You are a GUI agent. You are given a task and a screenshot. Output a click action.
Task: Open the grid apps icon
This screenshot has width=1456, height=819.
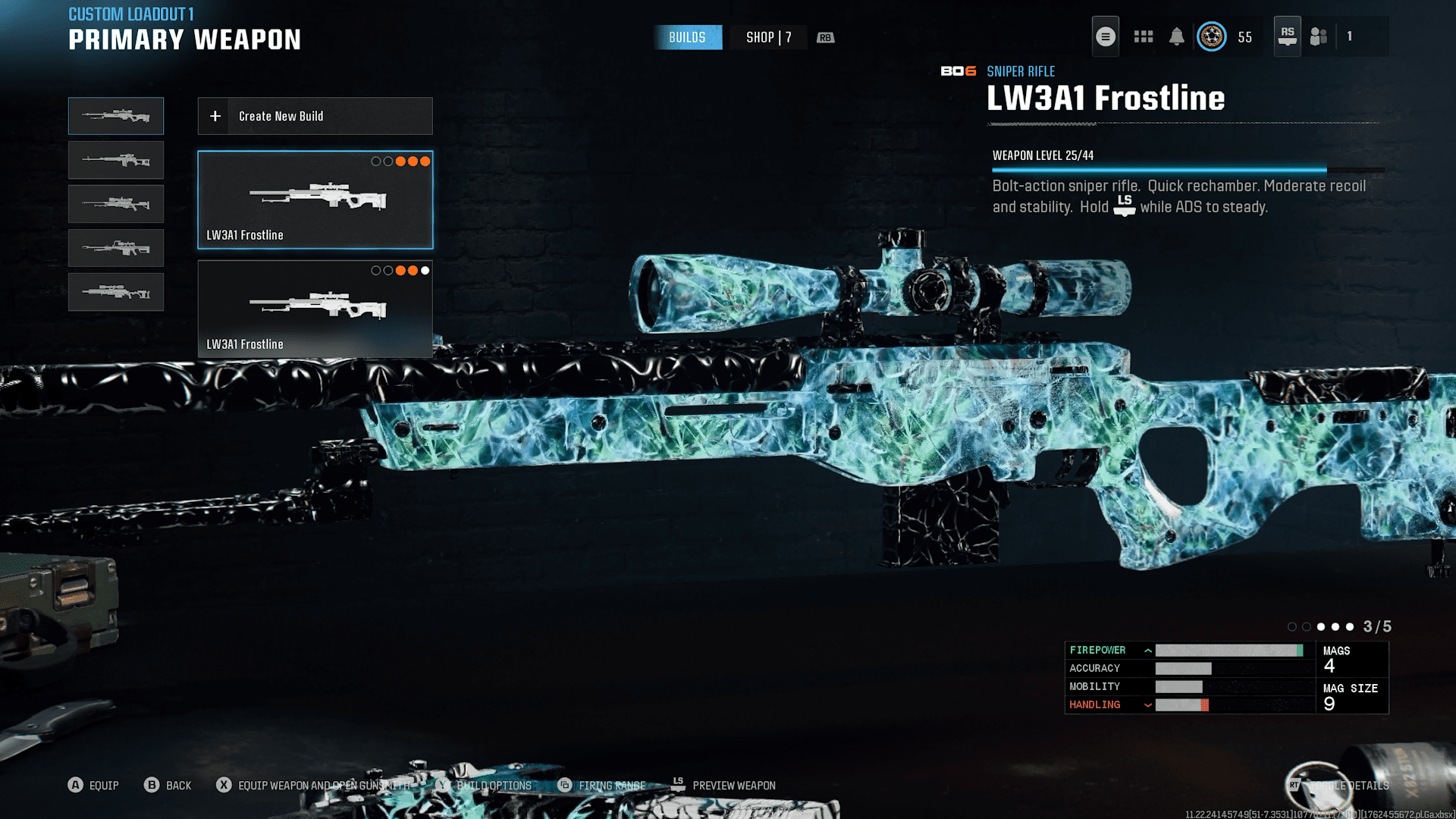pos(1143,36)
